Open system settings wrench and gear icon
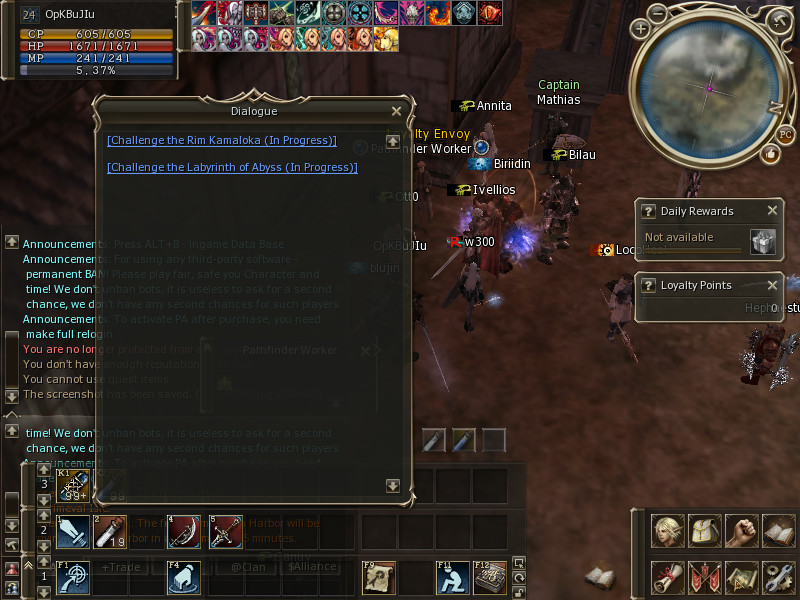The image size is (800, 600). (777, 577)
